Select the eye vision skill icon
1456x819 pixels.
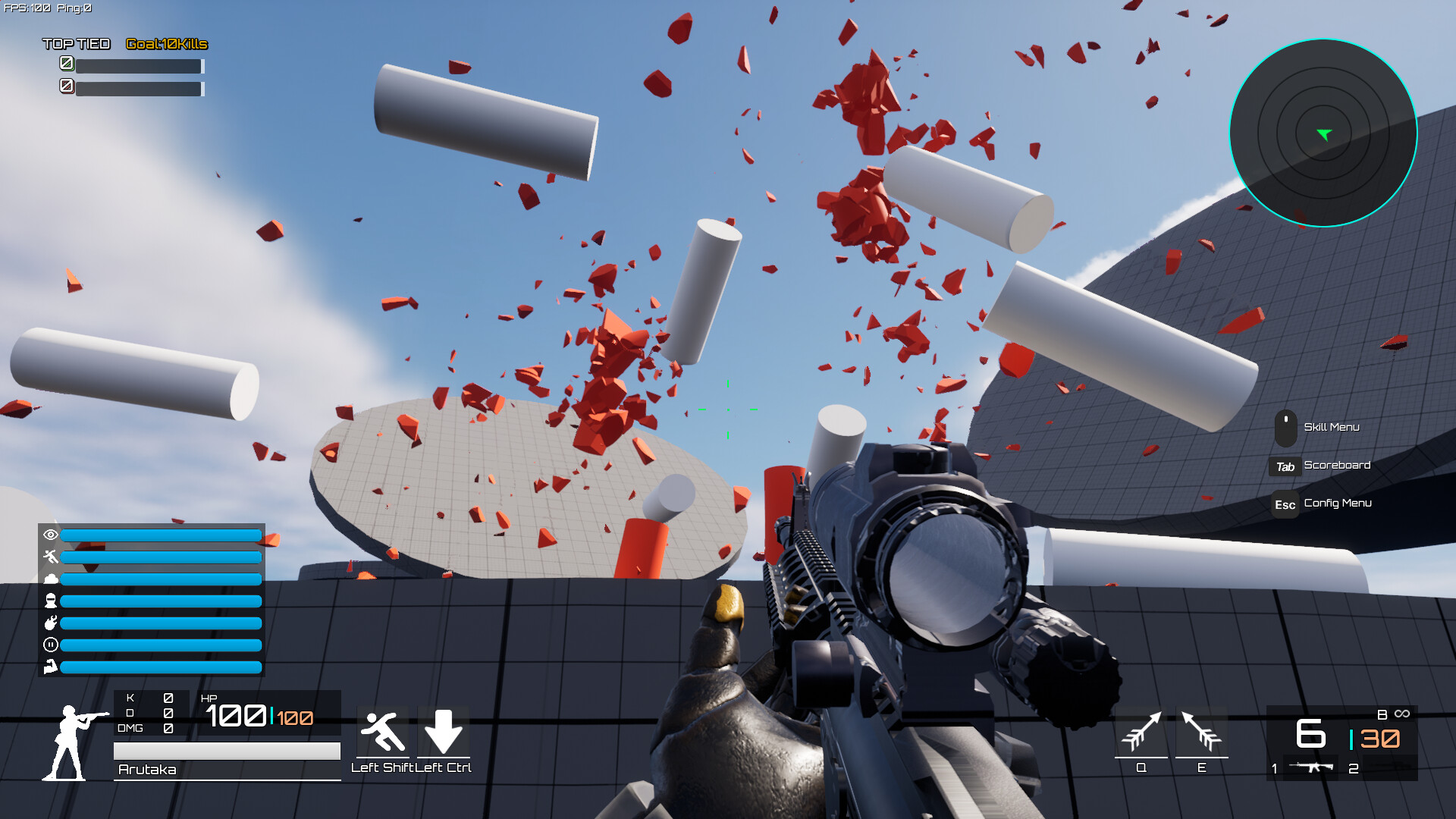tap(50, 535)
